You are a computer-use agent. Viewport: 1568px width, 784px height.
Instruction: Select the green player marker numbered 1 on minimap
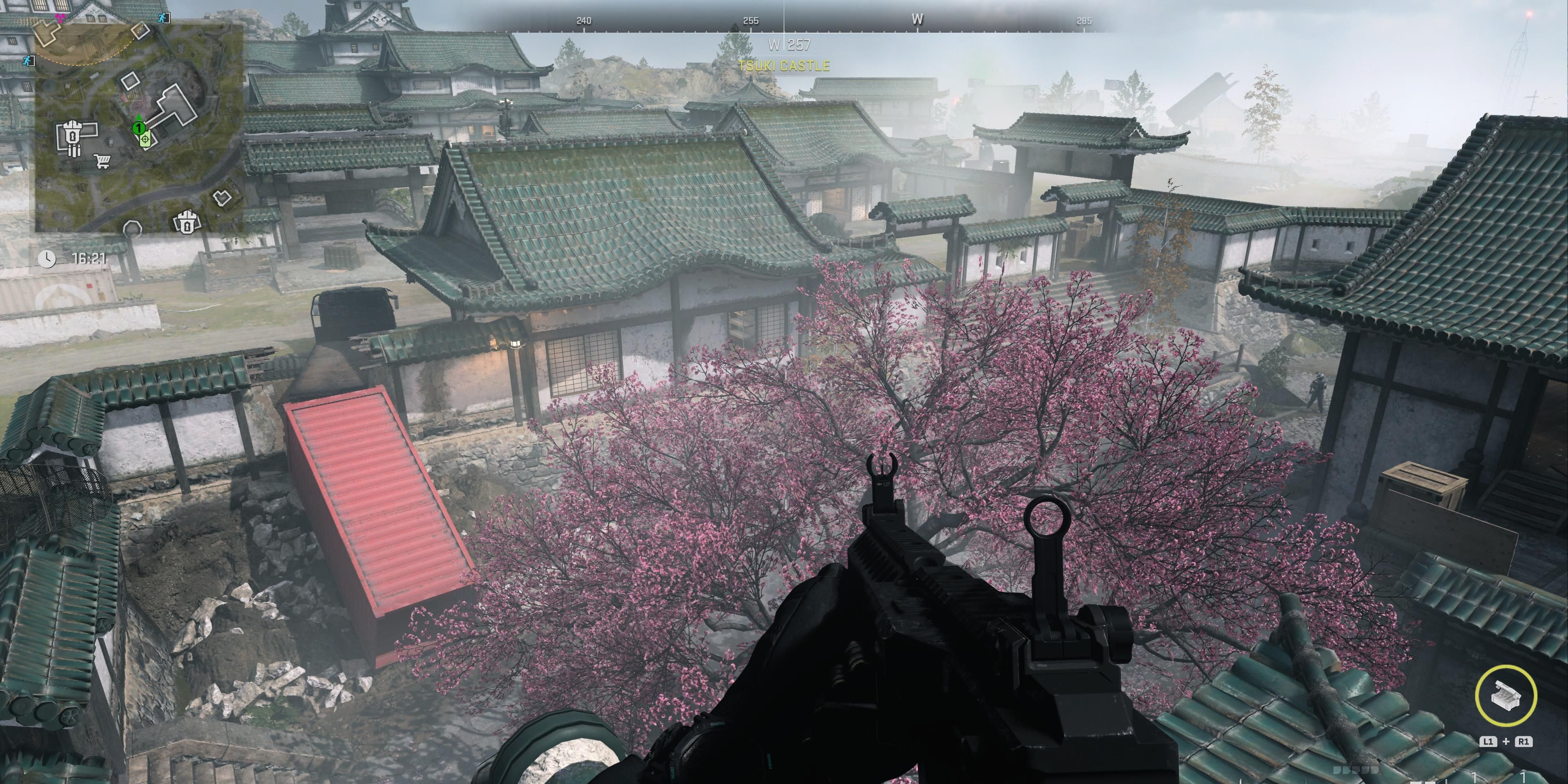pyautogui.click(x=139, y=128)
